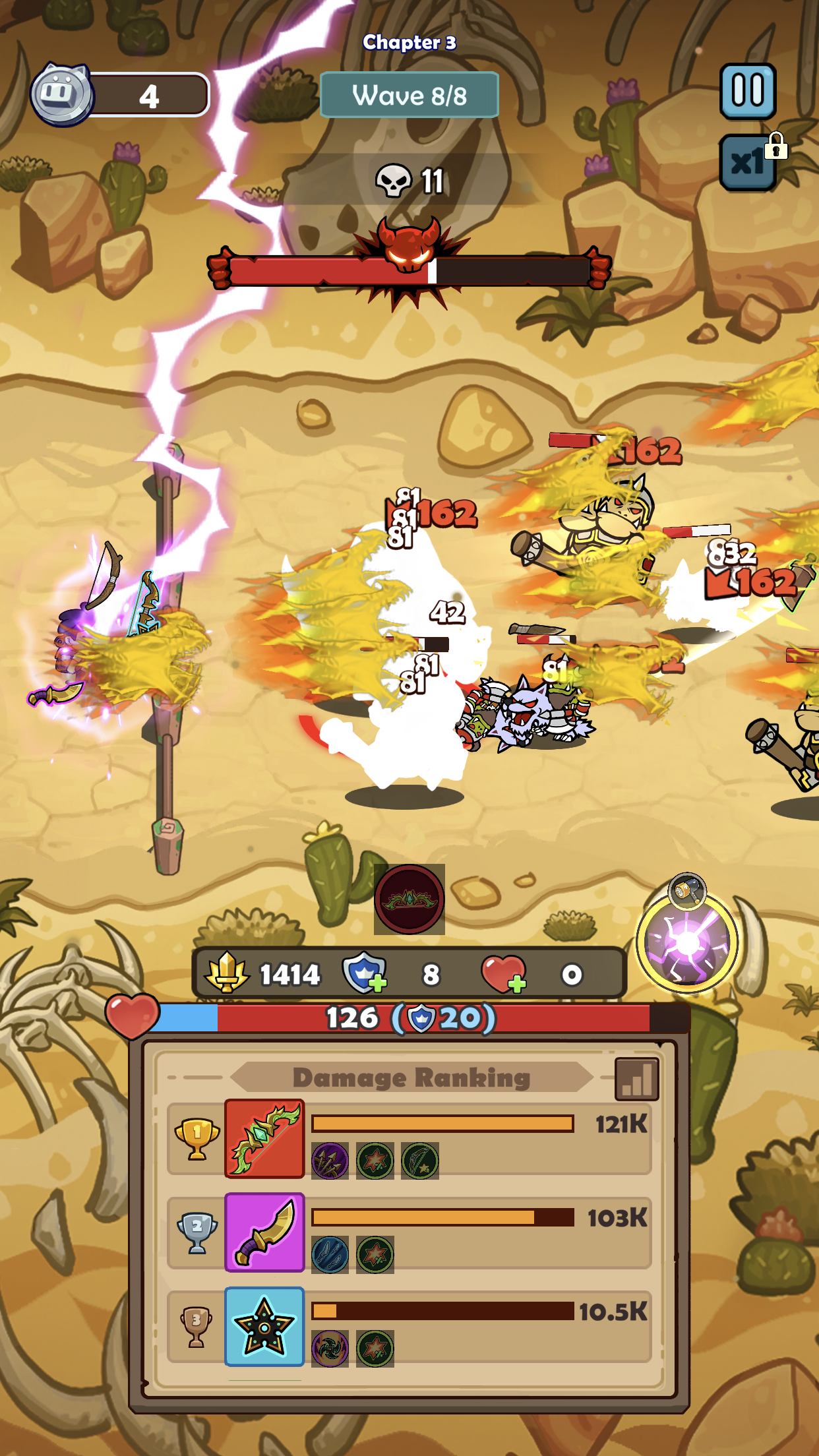Tap the silver cat coin icon
This screenshot has height=1456, width=819.
pyautogui.click(x=61, y=95)
